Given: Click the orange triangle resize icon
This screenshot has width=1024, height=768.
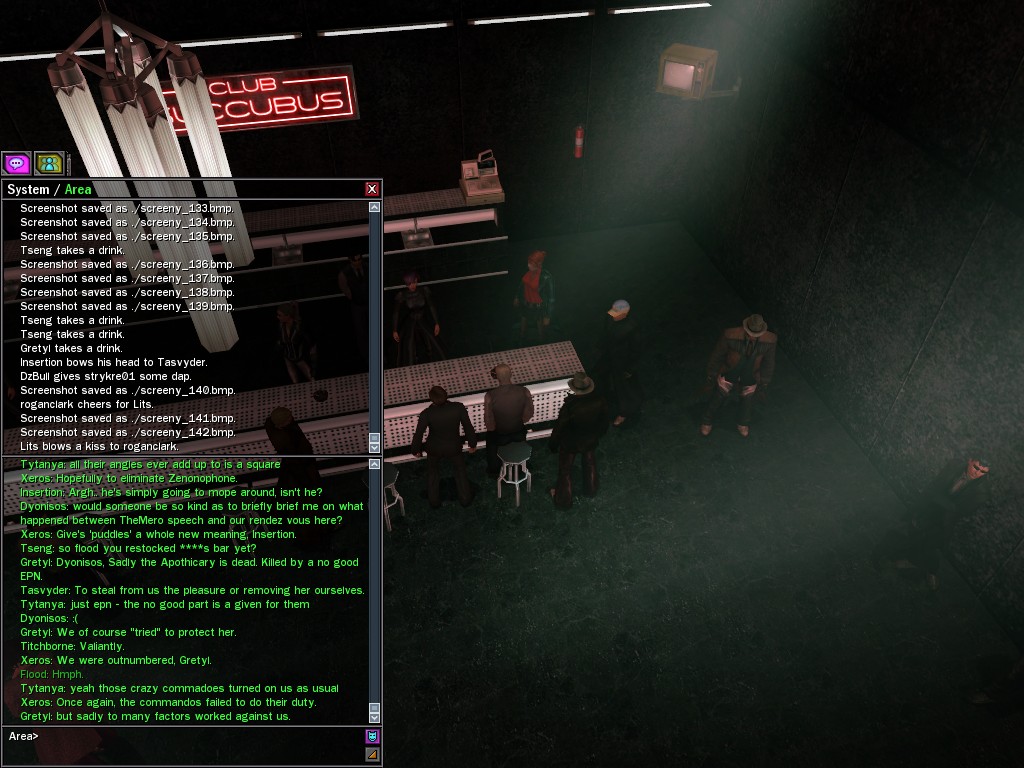Looking at the screenshot, I should [x=372, y=754].
